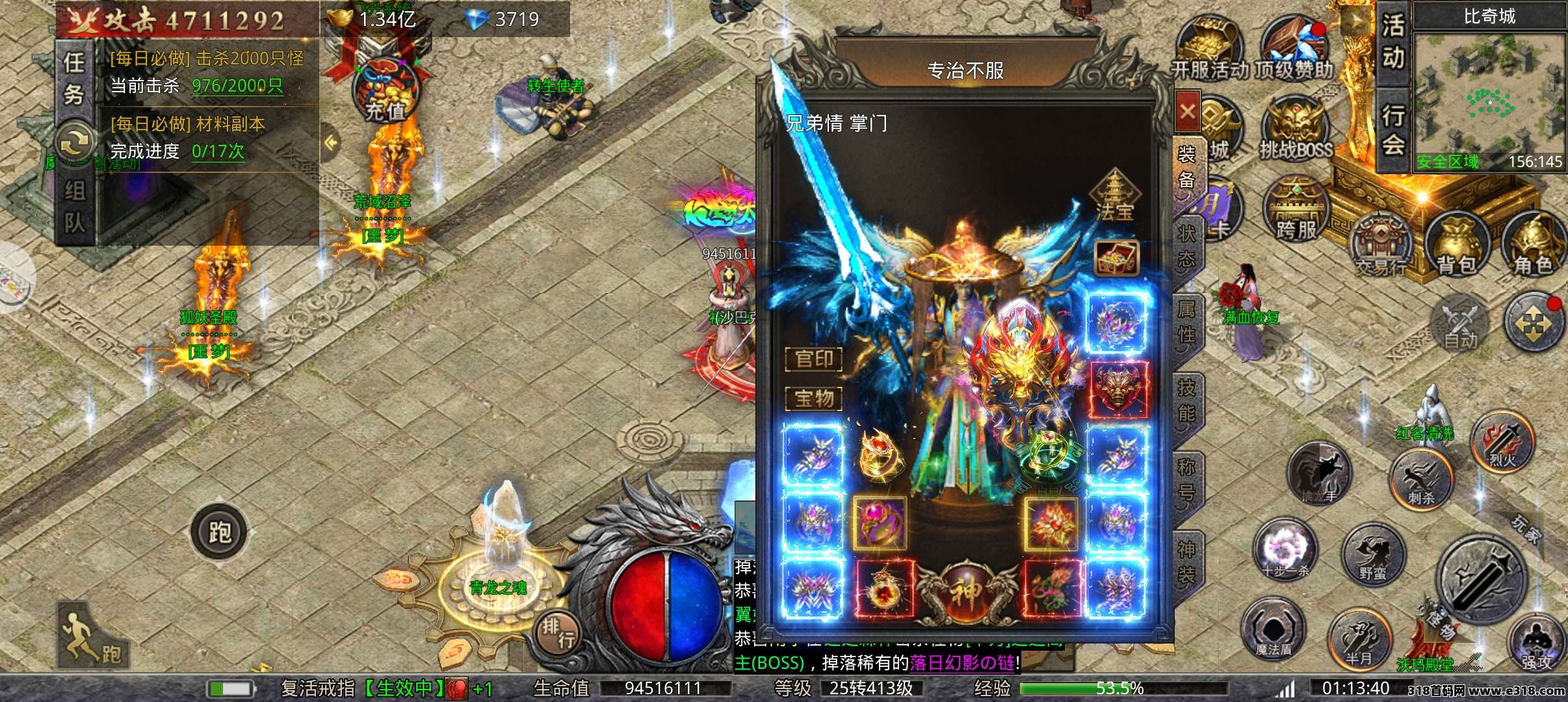Switch to the 状态 status tab
Screen dimensions: 1568x702
point(1187,247)
